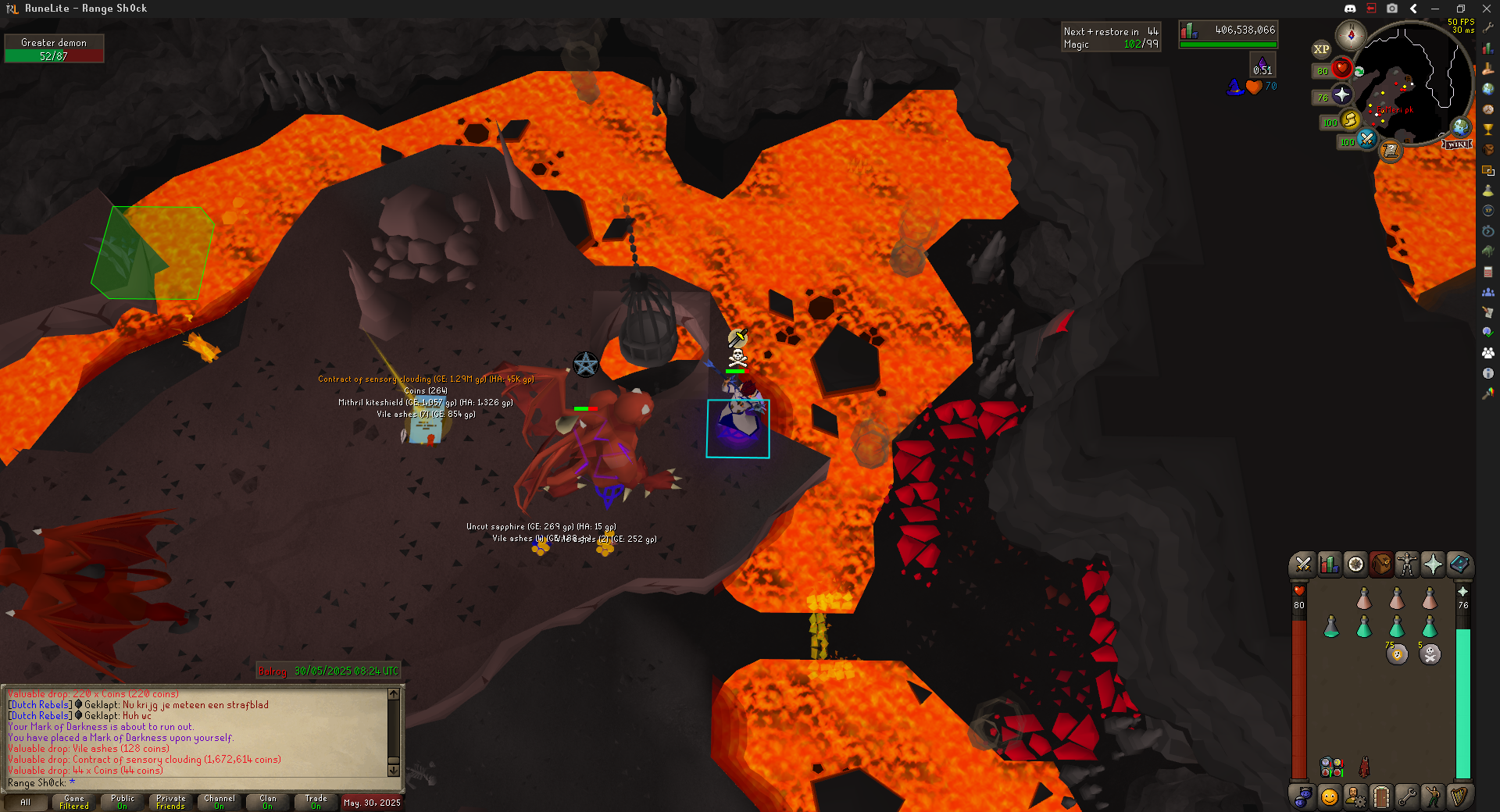
Task: Toggle Run energy orb
Action: click(1350, 119)
